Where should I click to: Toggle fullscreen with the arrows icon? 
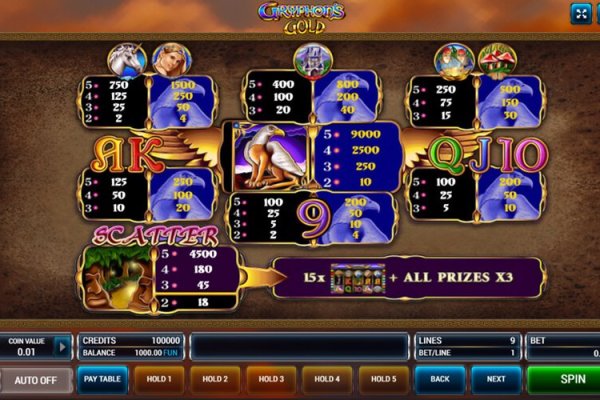580,13
